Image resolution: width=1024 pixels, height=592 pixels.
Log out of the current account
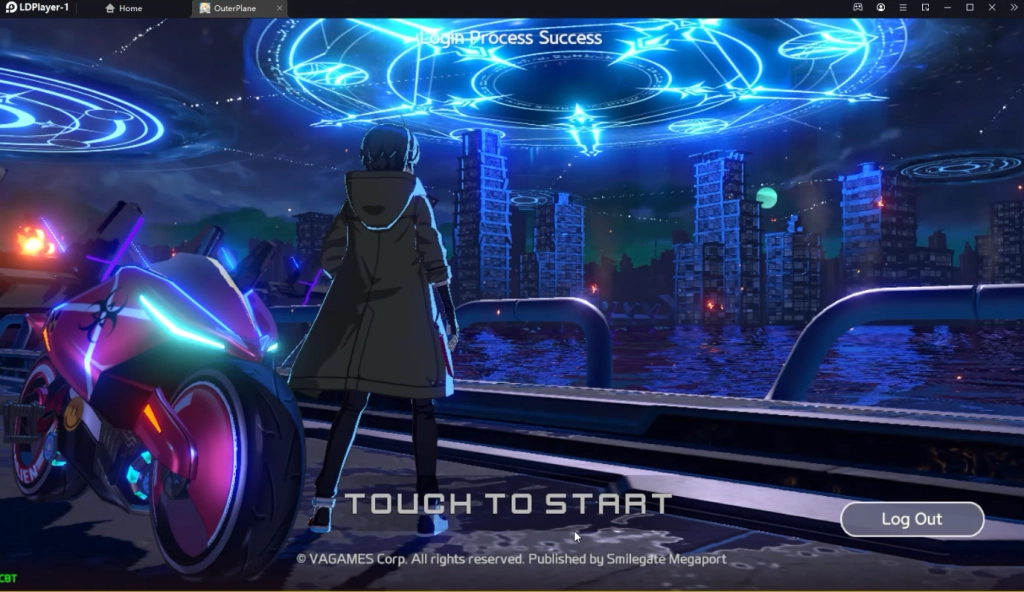coord(911,519)
